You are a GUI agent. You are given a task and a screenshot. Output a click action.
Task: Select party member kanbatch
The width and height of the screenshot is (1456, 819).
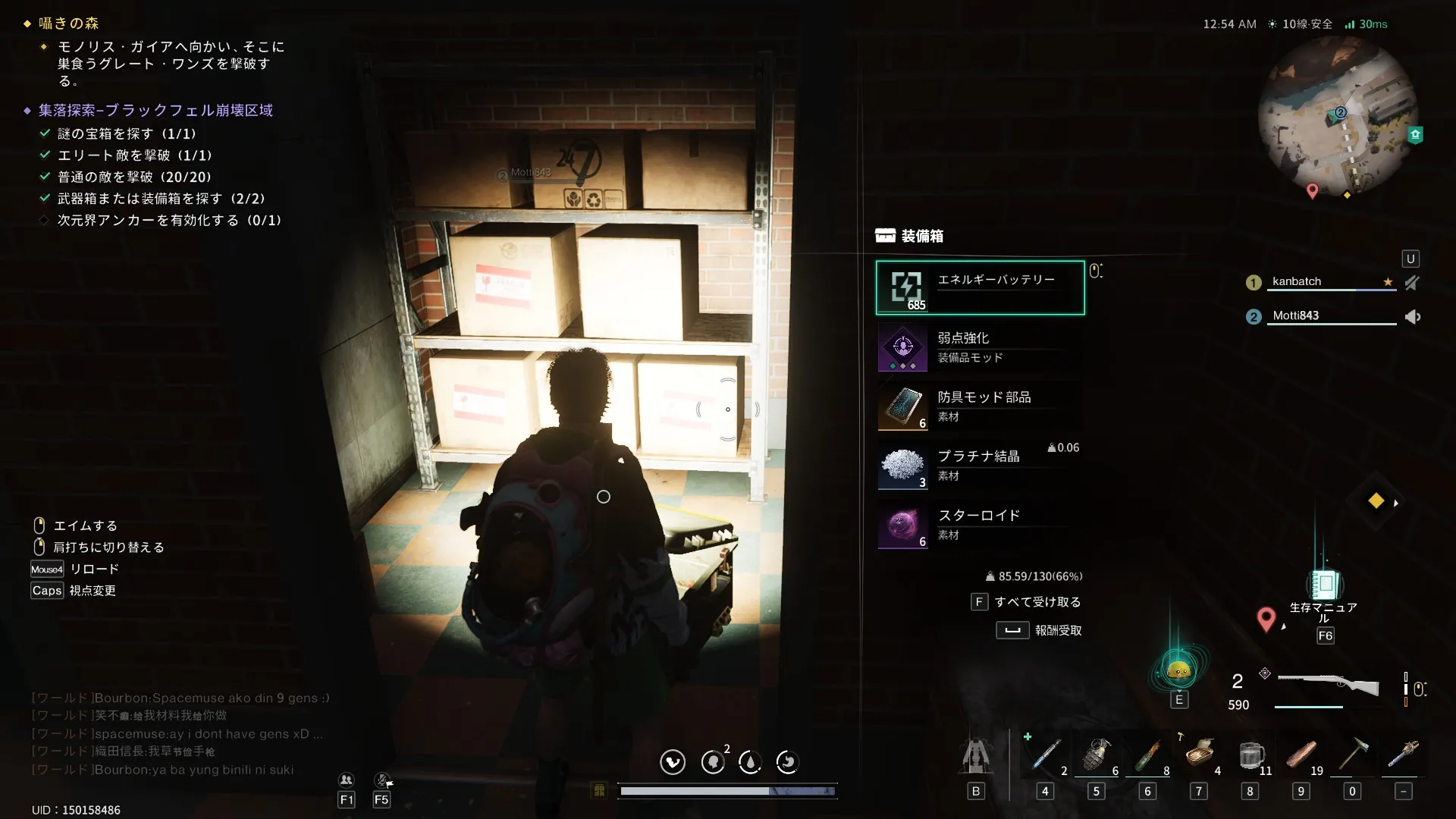[1297, 281]
